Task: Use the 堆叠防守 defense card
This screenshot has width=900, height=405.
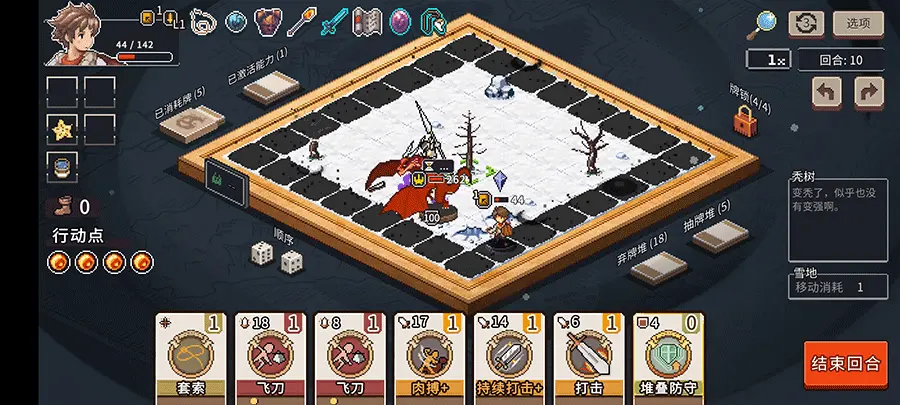Action: 668,357
